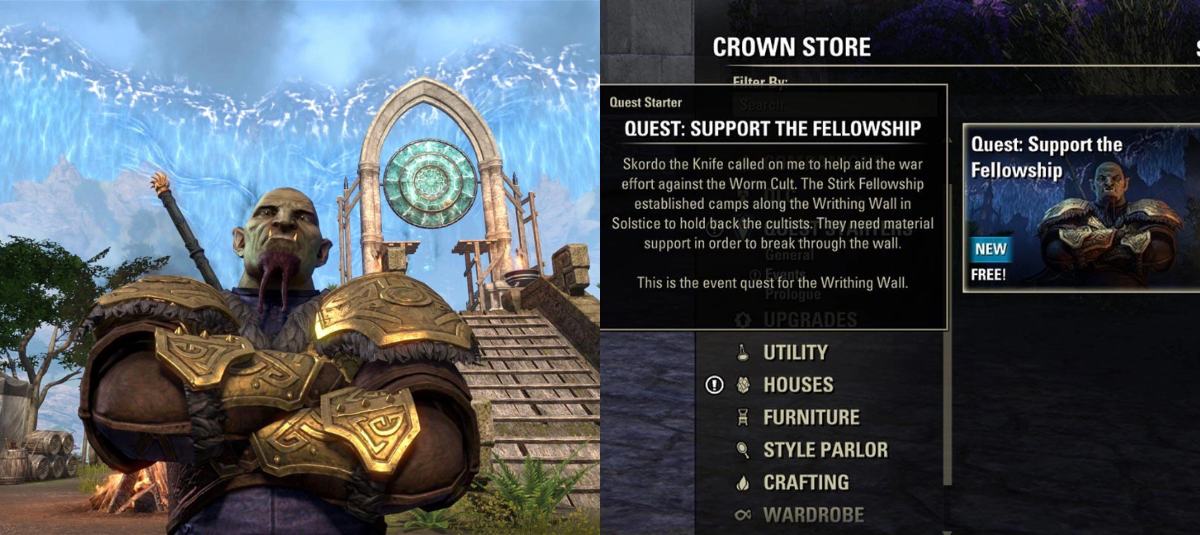The height and width of the screenshot is (535, 1200).
Task: Select the Support the Fellowship quest tile
Action: [1080, 208]
